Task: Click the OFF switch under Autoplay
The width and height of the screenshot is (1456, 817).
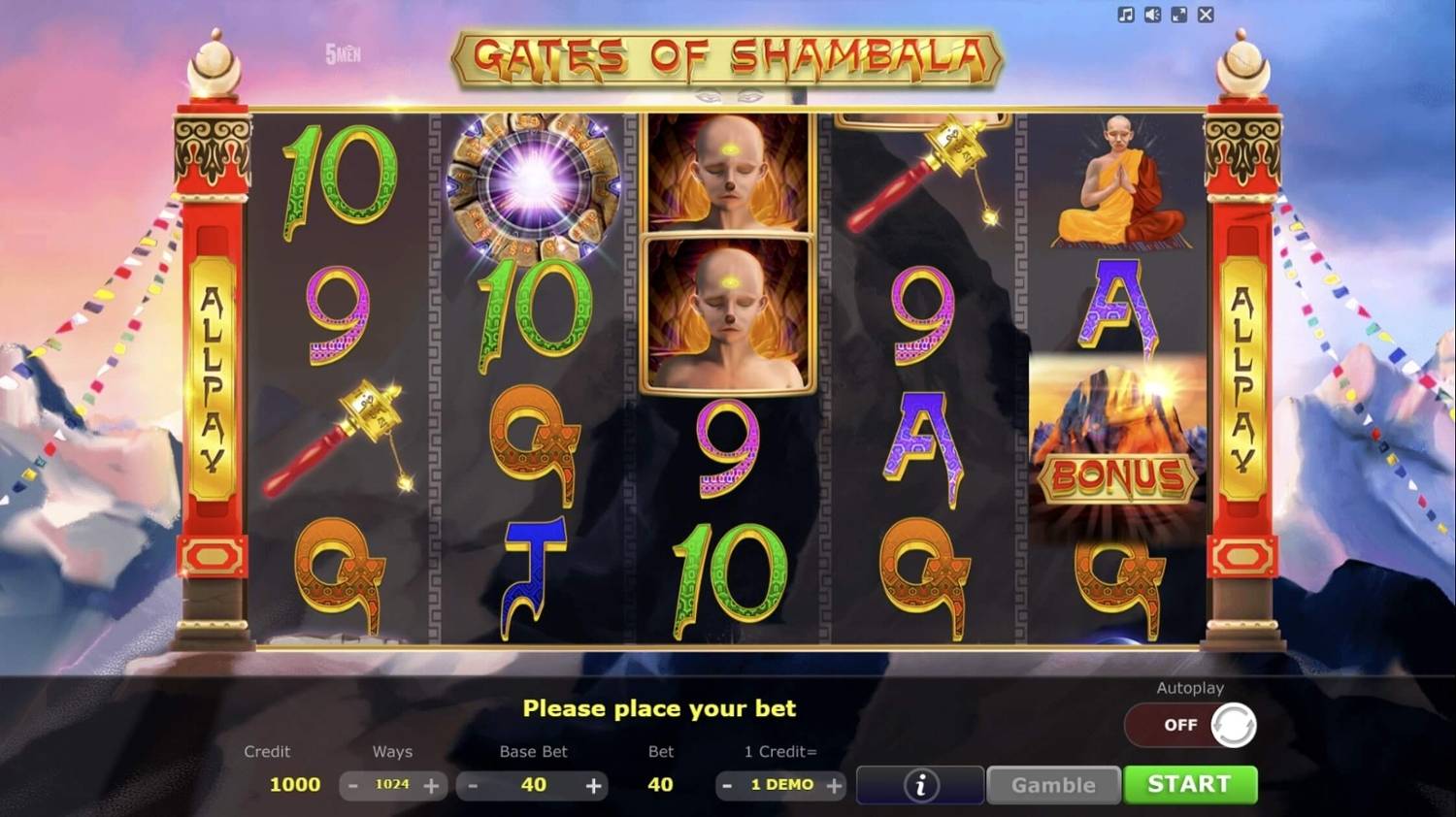Action: tap(1177, 725)
